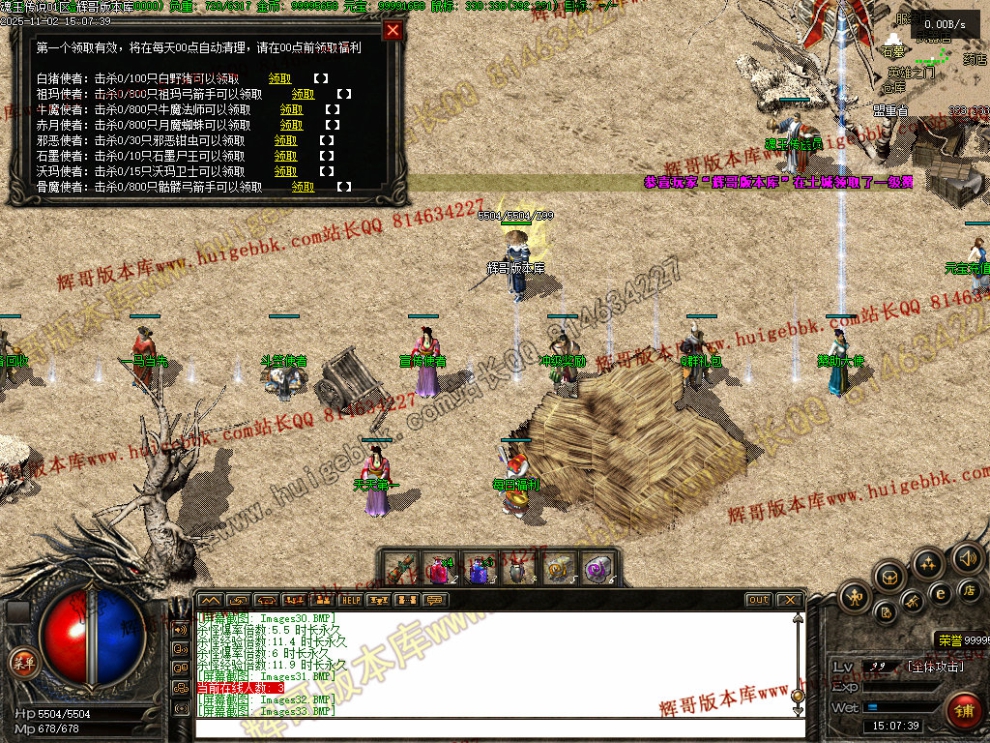Screen dimensions: 990x743
Task: Close the daily kill reward panel
Action: click(393, 30)
